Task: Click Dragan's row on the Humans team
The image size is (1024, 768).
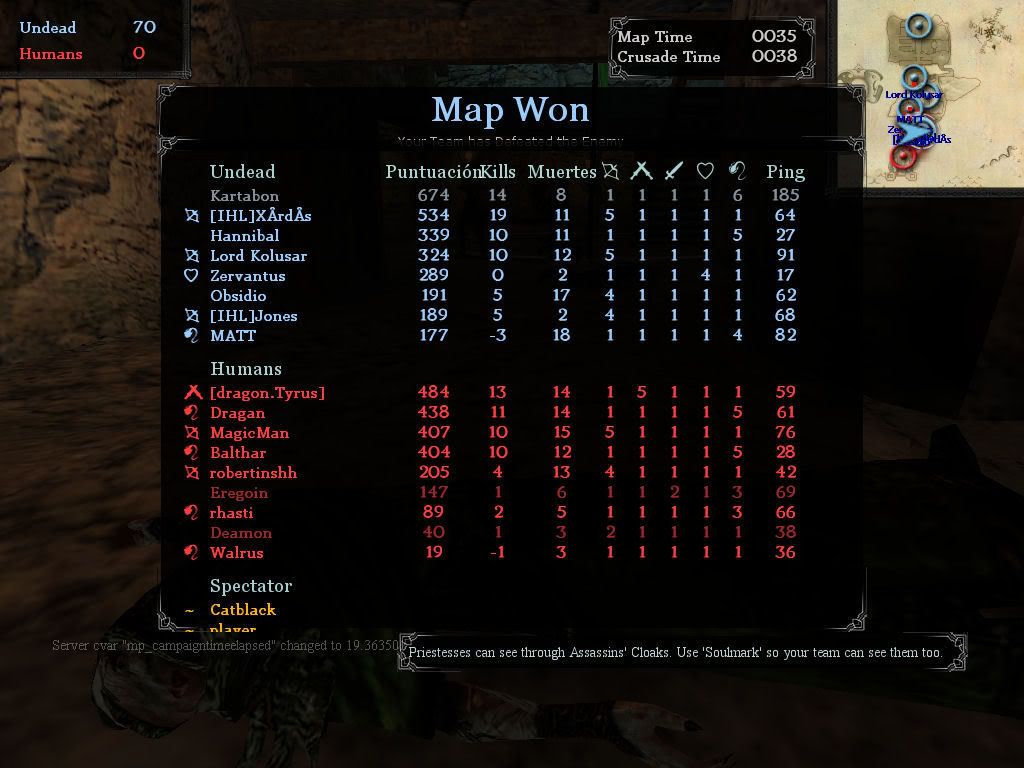Action: click(x=238, y=413)
